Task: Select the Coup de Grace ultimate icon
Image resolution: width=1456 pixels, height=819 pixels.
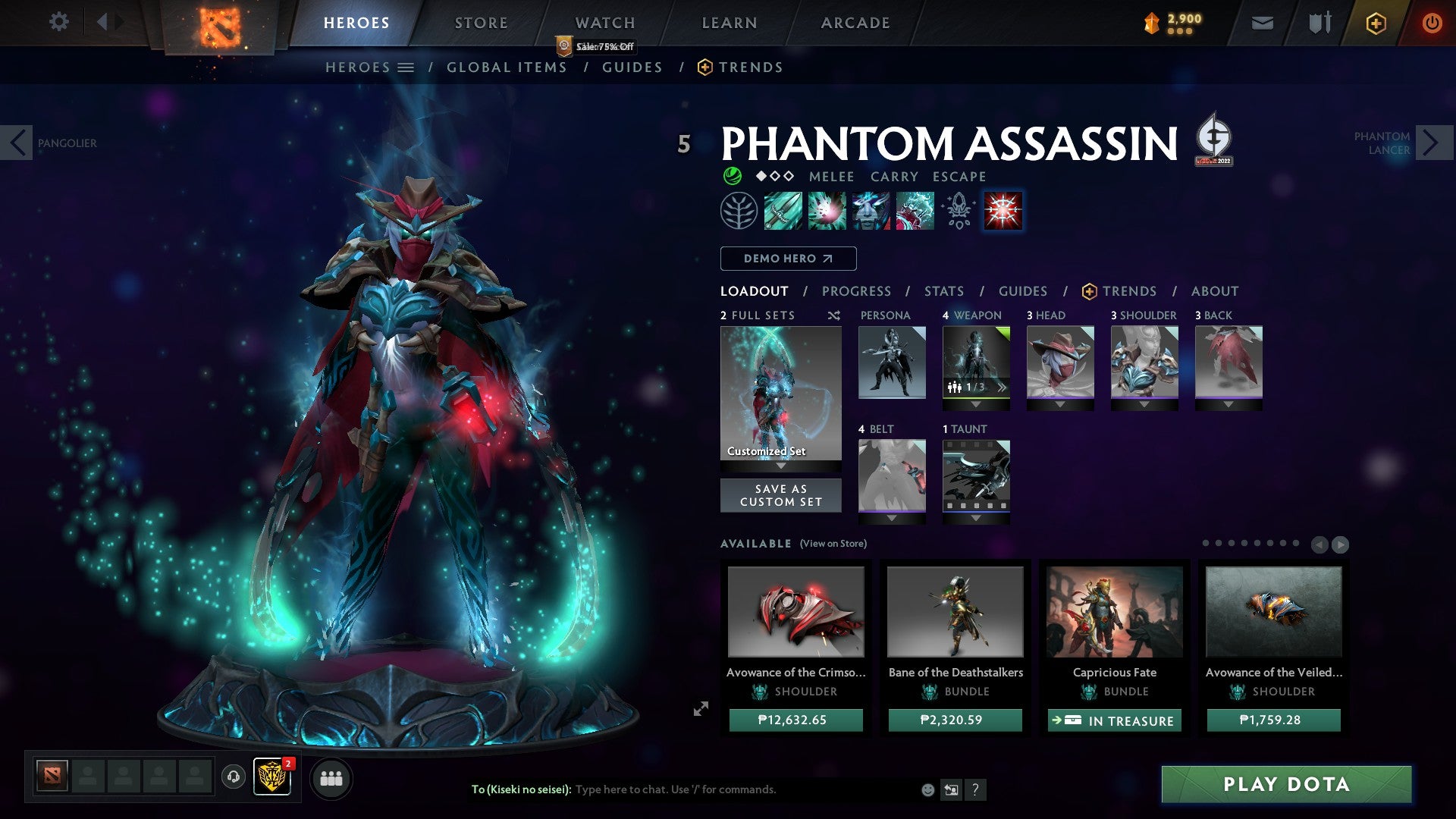Action: click(1003, 212)
